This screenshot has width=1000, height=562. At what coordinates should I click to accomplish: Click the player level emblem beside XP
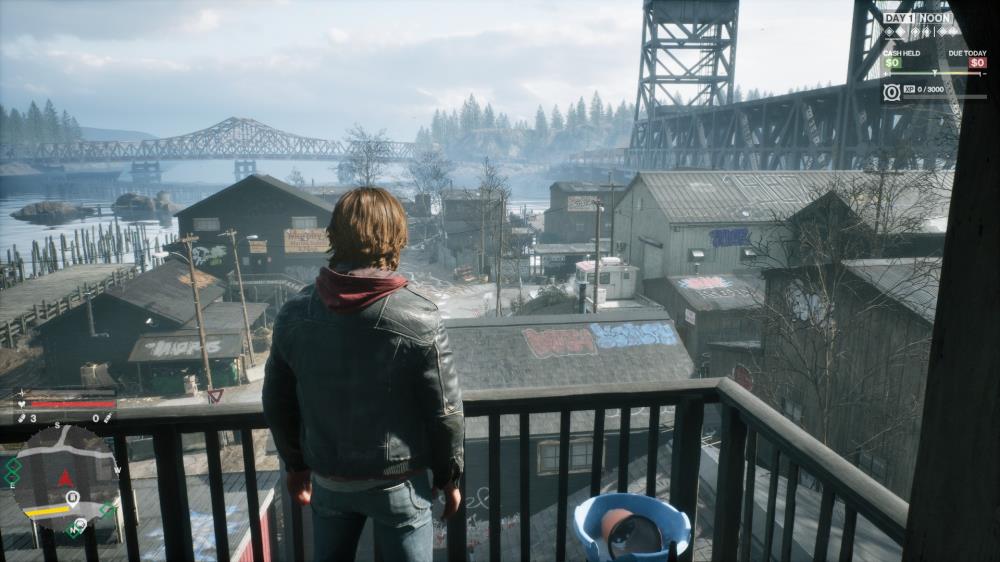892,92
